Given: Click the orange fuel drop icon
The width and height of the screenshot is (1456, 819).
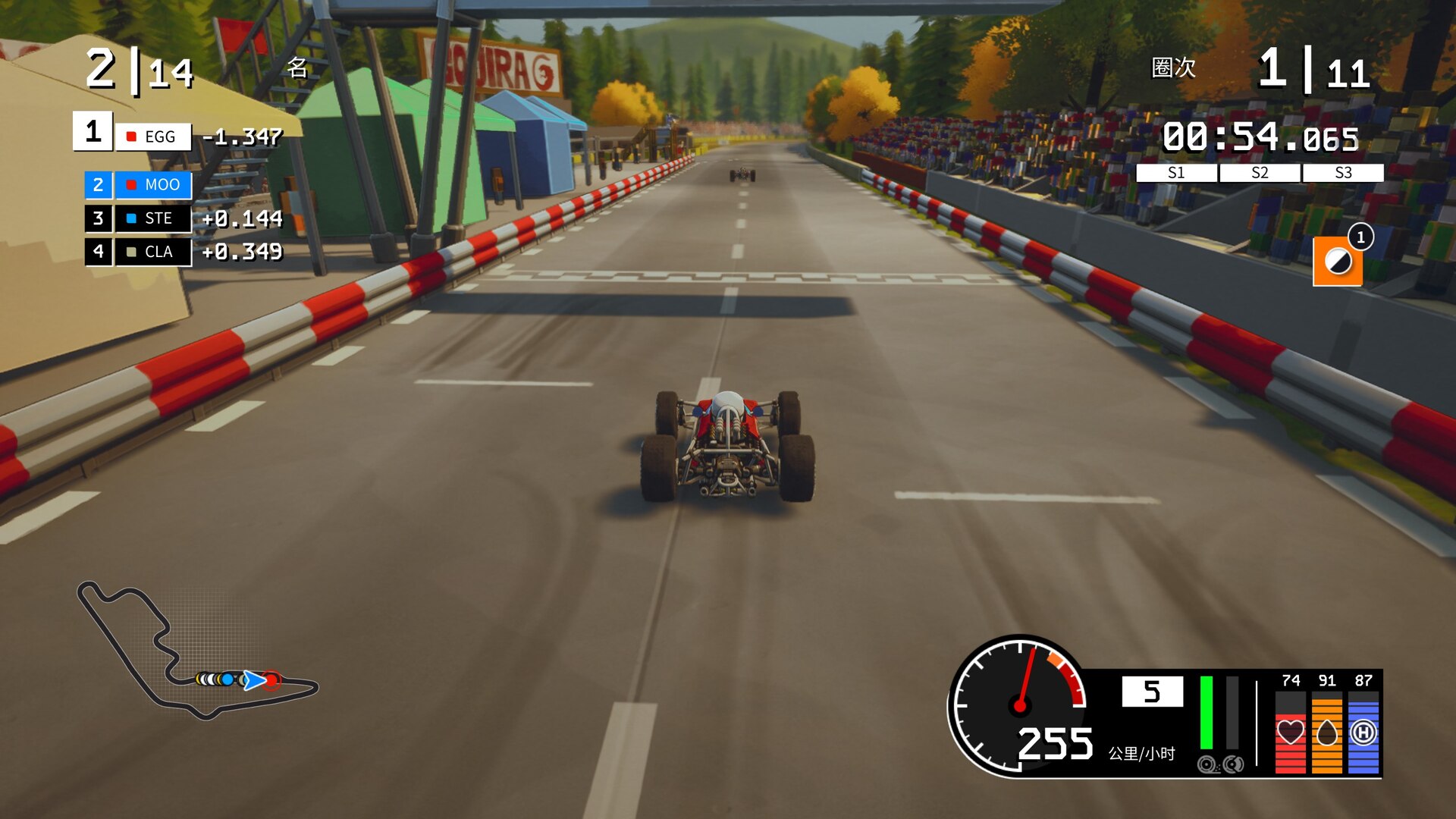Looking at the screenshot, I should tap(1326, 732).
